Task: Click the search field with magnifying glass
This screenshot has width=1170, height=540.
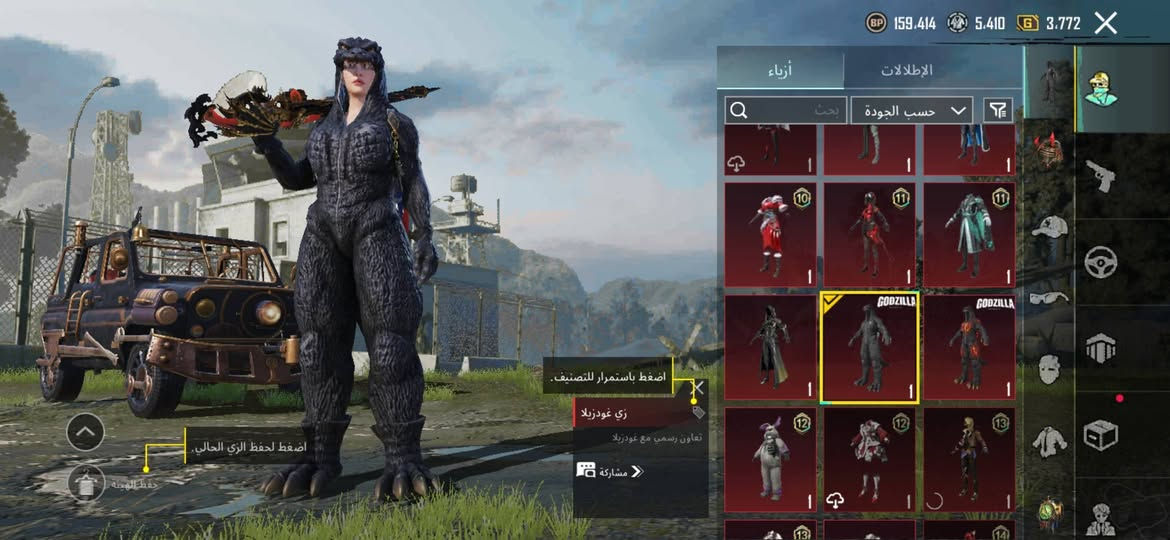Action: click(x=787, y=110)
